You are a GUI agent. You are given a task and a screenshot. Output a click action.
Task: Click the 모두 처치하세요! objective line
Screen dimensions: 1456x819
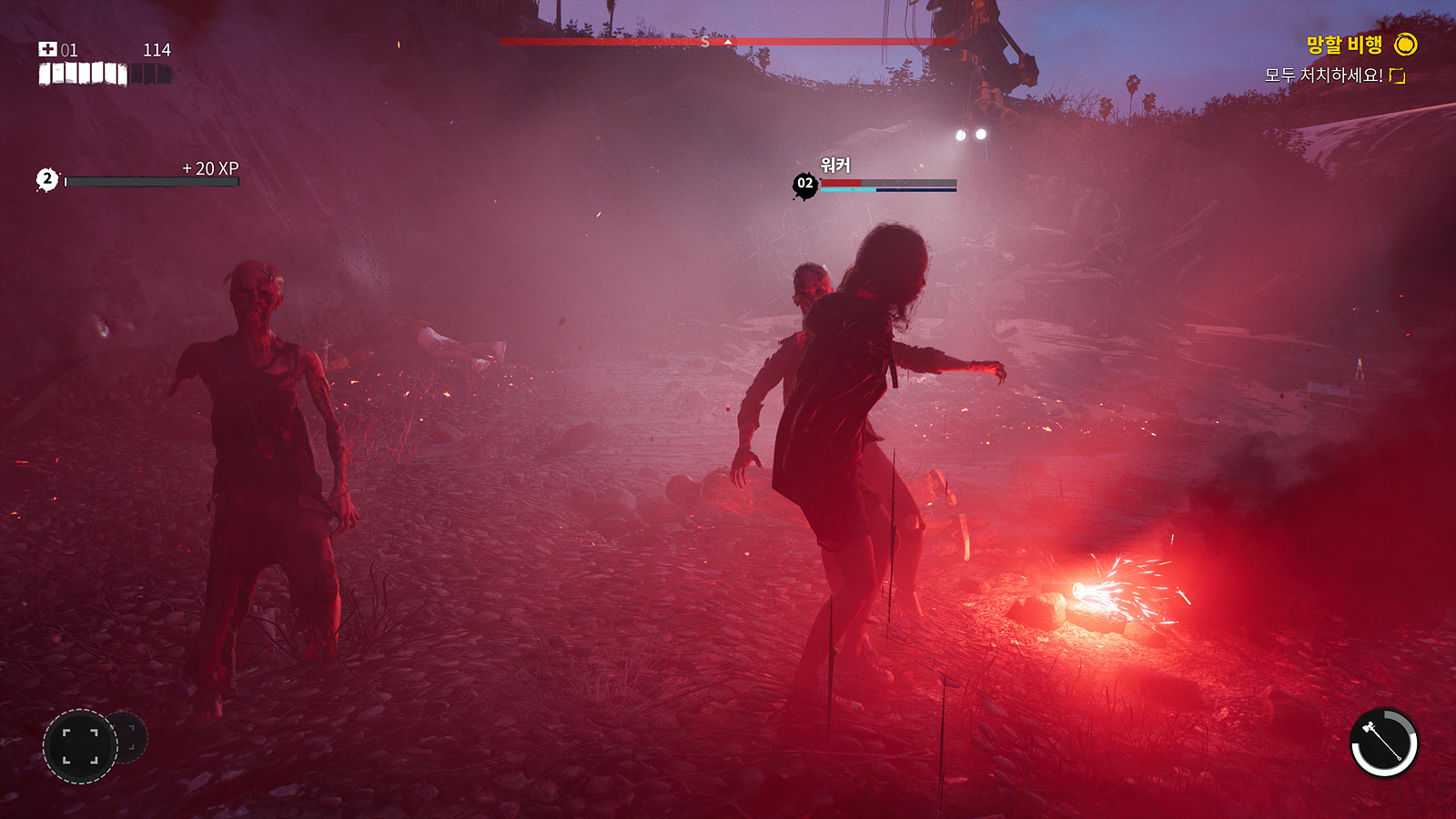pyautogui.click(x=1323, y=76)
